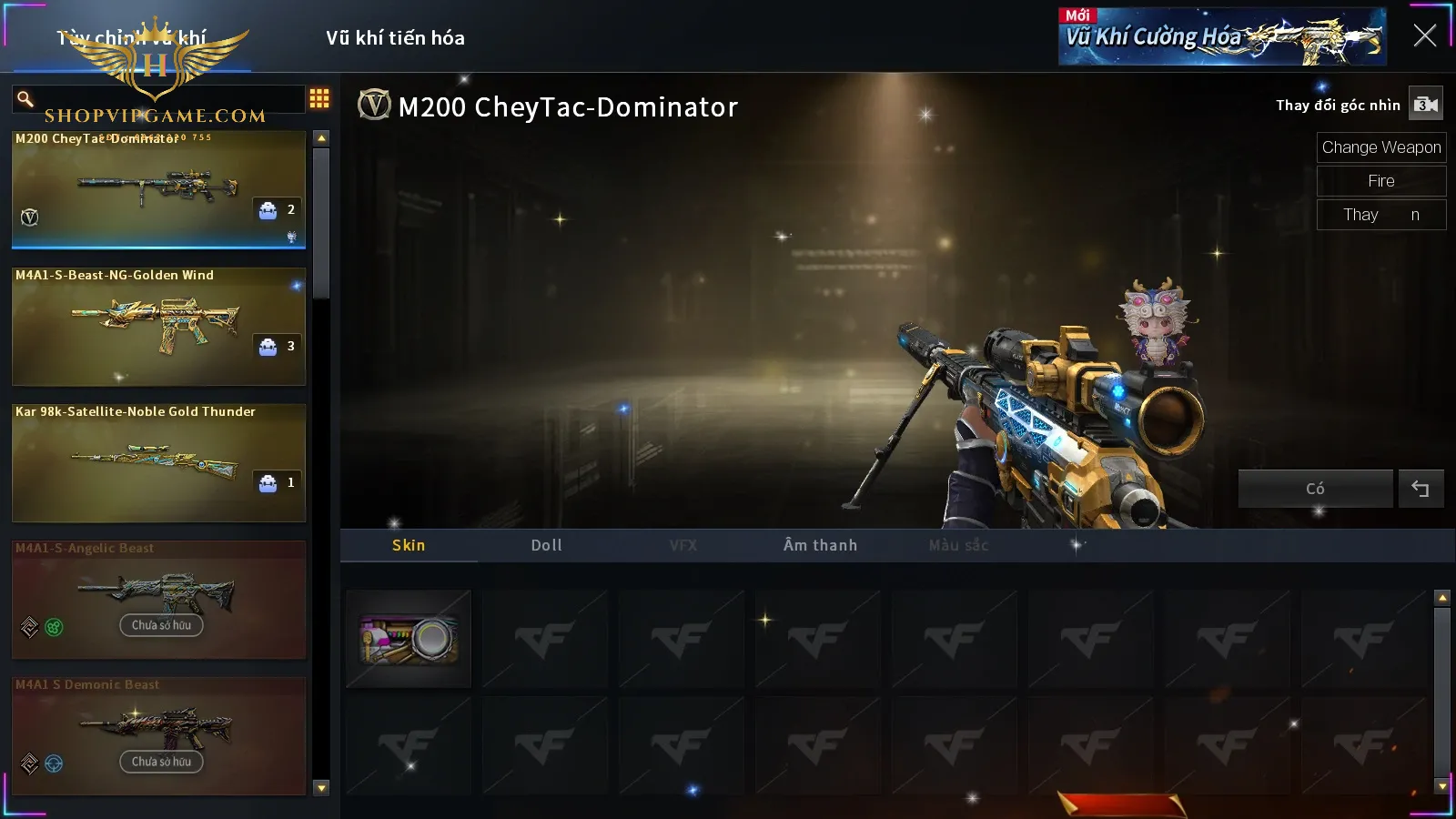1456x819 pixels.
Task: Select the scope skin item in the grid
Action: click(409, 639)
